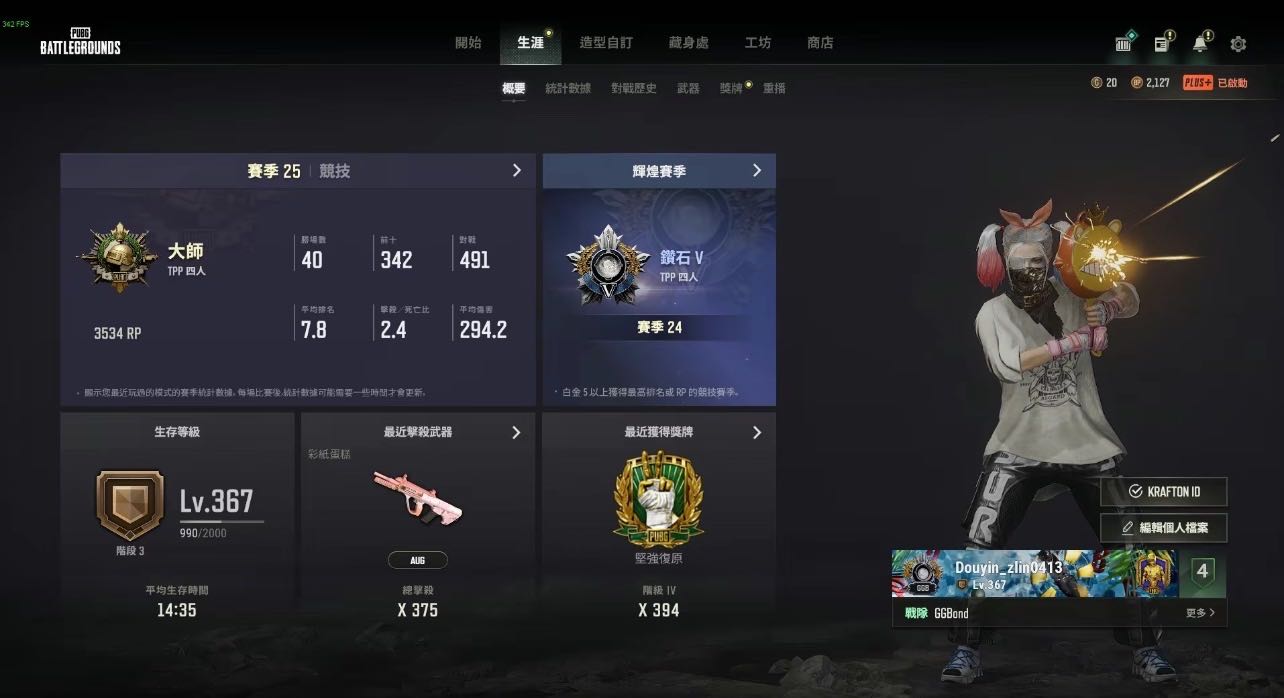
Task: Check the notification bell icon
Action: [x=1200, y=44]
